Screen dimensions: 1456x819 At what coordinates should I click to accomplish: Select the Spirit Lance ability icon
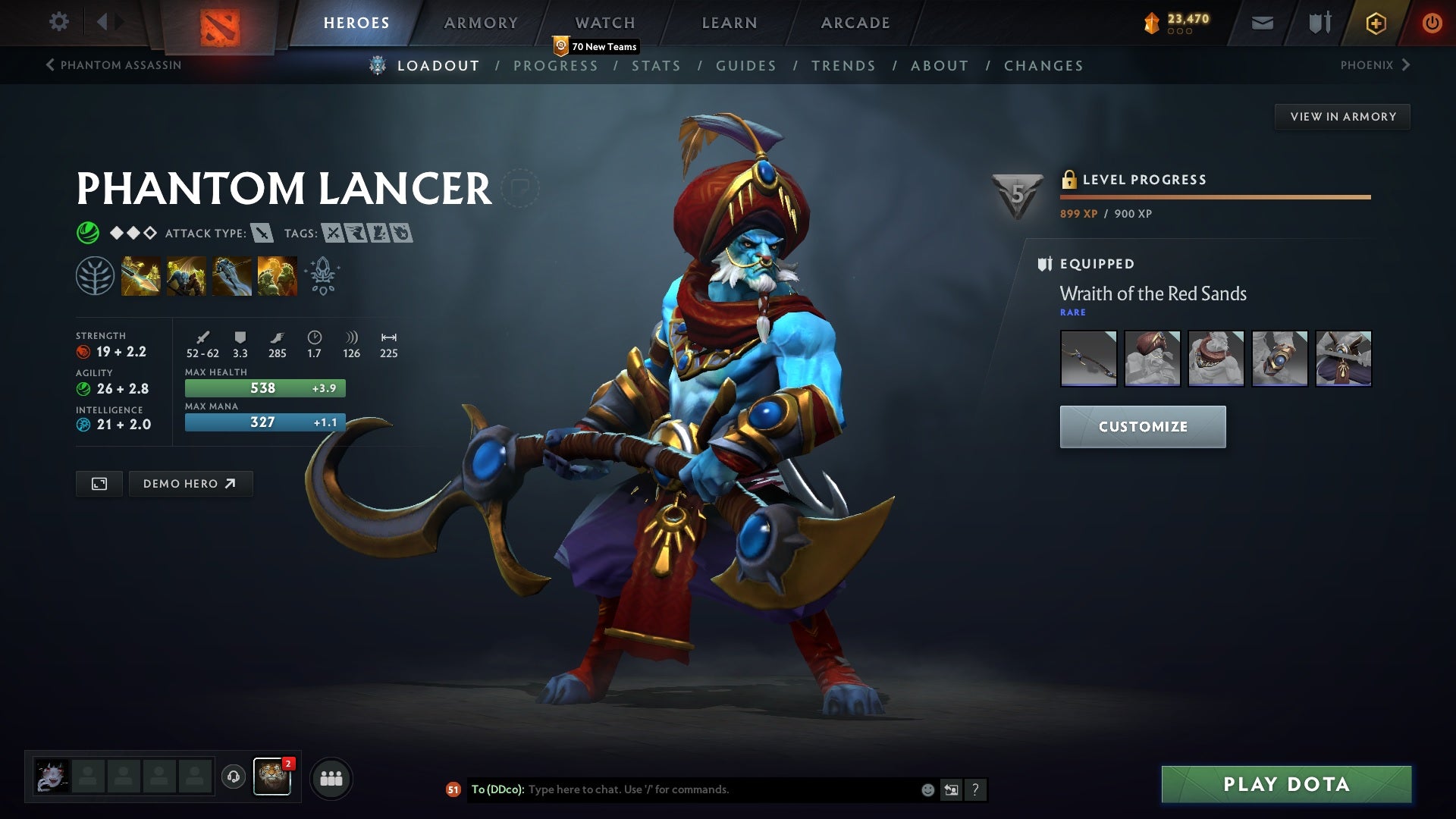(x=141, y=275)
